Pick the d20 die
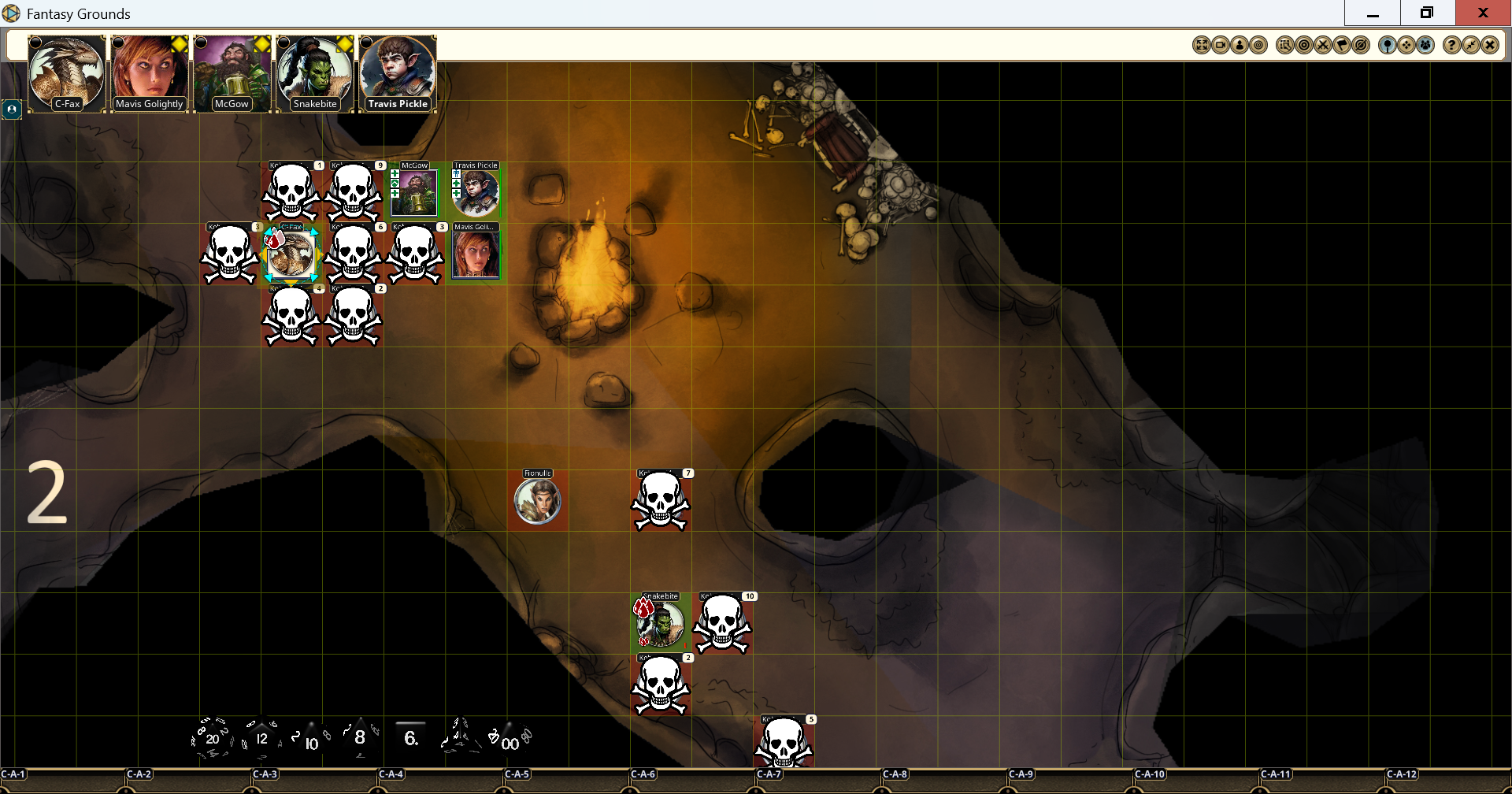Image resolution: width=1512 pixels, height=794 pixels. pyautogui.click(x=212, y=738)
